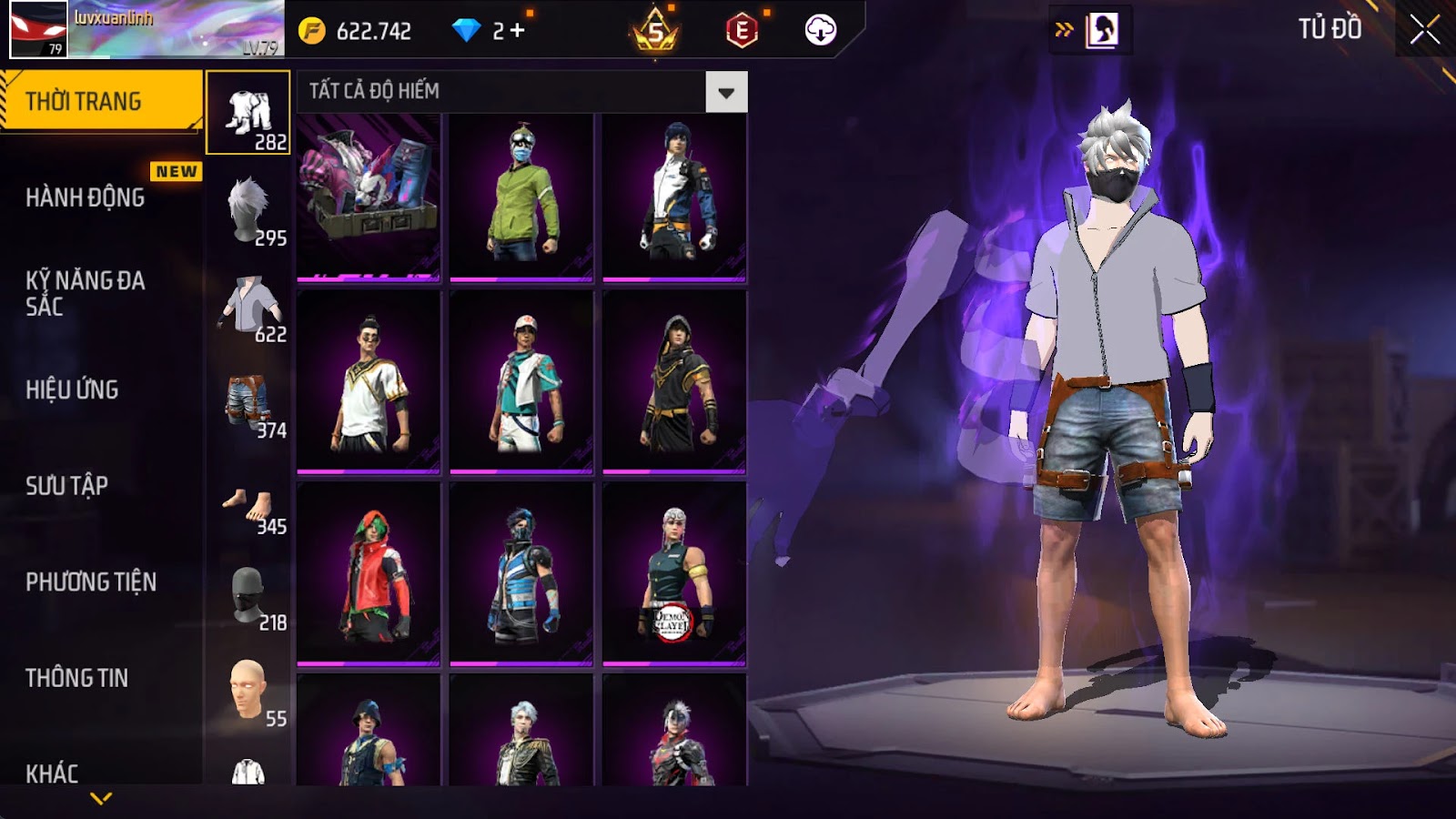Open the Tất Cả Độ Hiếm dropdown

tap(725, 92)
